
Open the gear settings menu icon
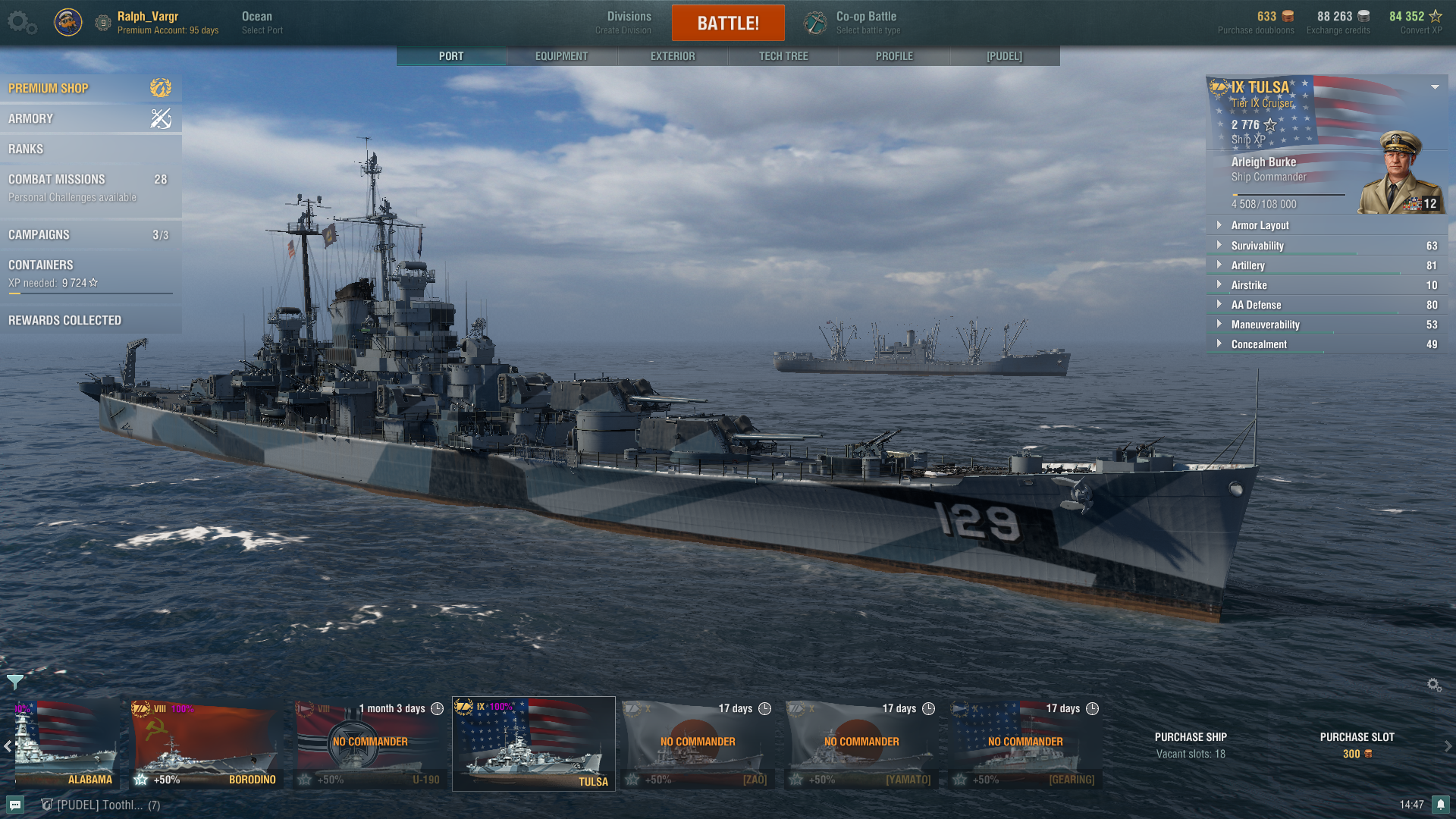pos(21,23)
